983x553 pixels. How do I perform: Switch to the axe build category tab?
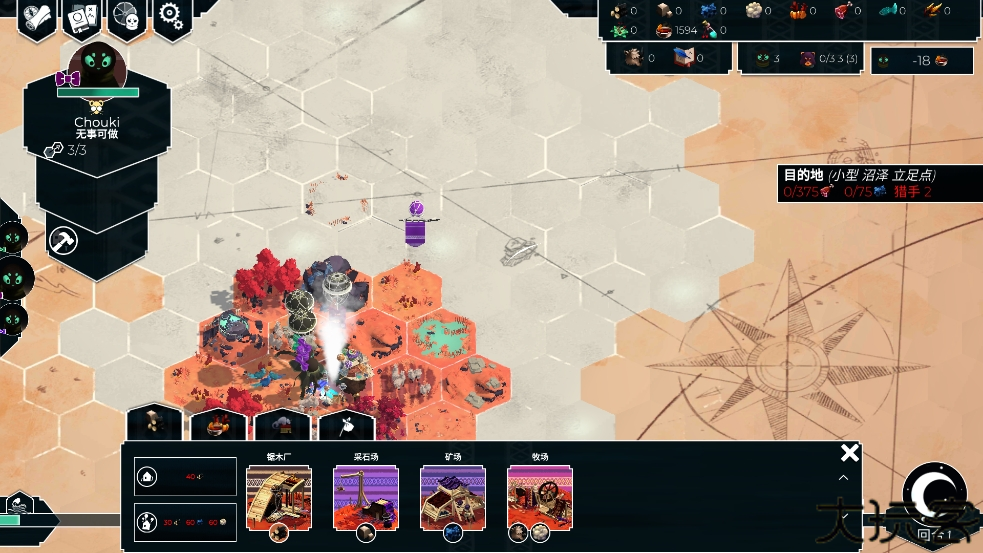[x=346, y=426]
